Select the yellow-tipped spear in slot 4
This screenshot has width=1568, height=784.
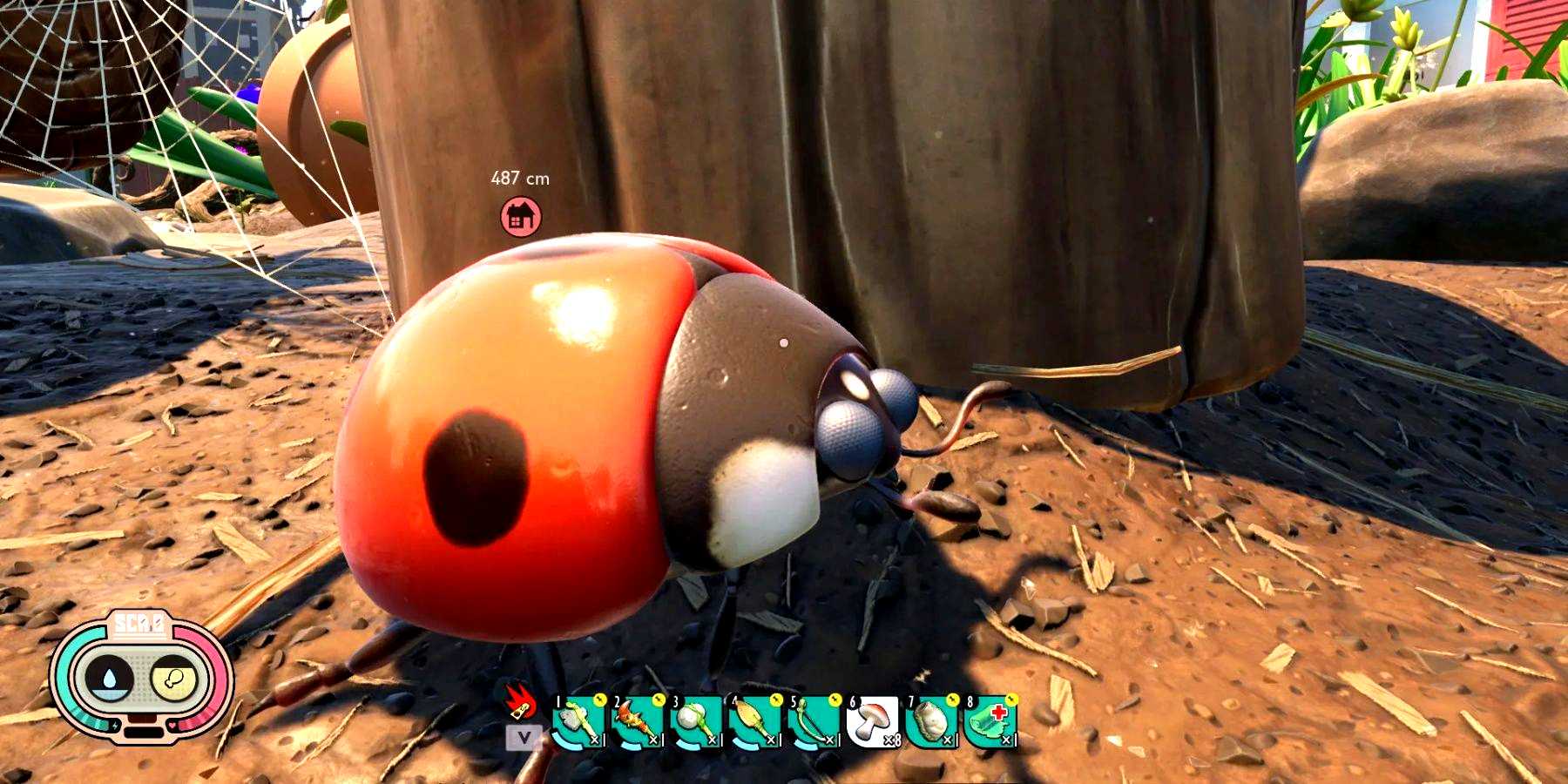click(754, 721)
